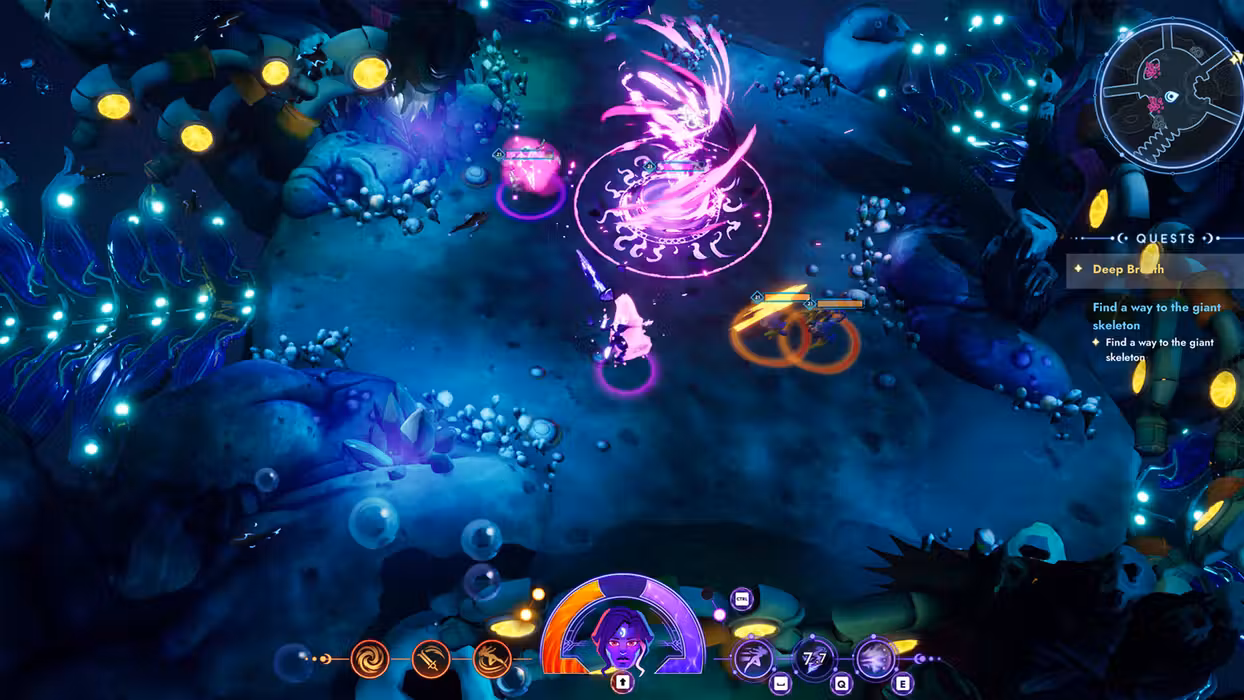The width and height of the screenshot is (1244, 700).
Task: Trigger the orange spinning kick ability
Action: click(492, 659)
